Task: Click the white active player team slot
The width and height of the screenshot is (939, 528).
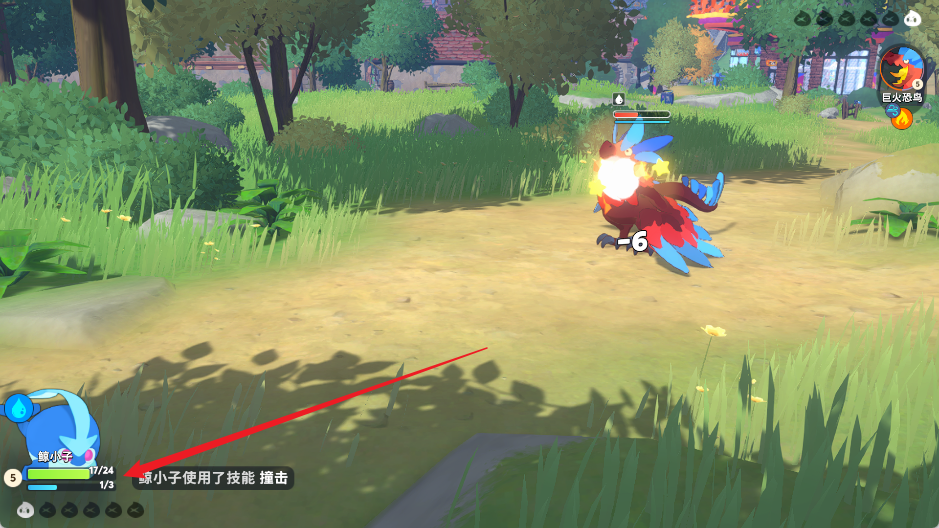Action: pos(26,510)
